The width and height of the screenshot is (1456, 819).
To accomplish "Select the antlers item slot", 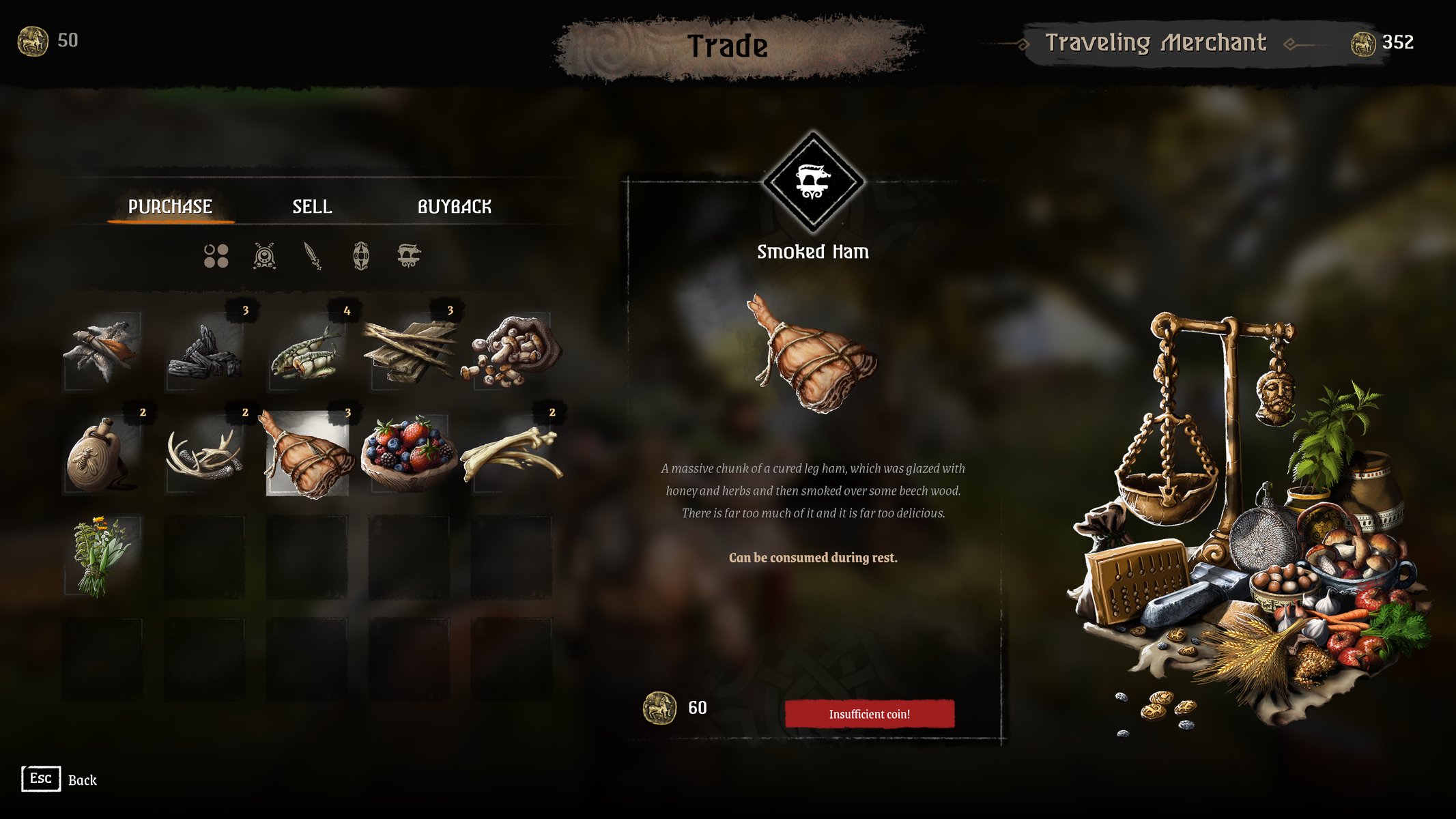I will pyautogui.click(x=205, y=454).
